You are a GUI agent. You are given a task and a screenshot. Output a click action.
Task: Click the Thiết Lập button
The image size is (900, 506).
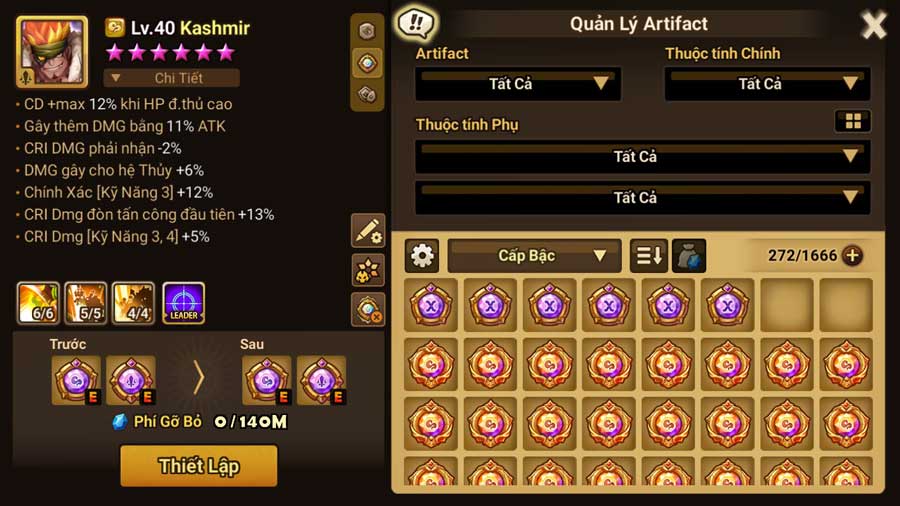coord(198,466)
